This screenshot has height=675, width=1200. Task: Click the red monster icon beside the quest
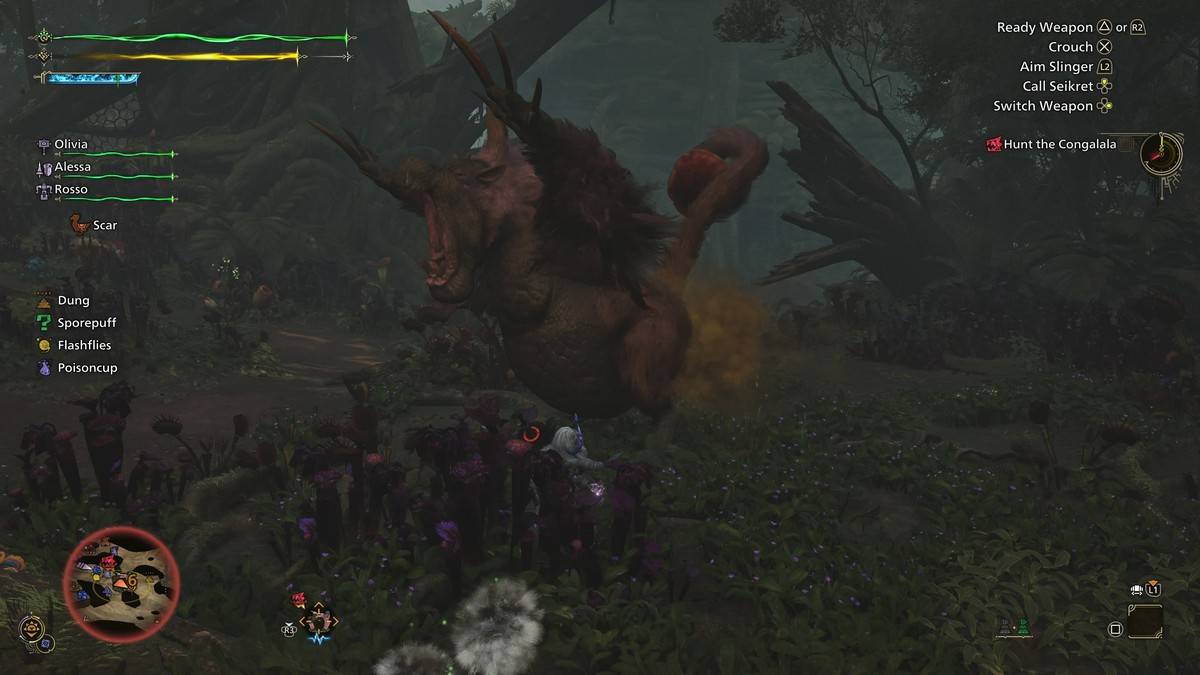pyautogui.click(x=994, y=145)
